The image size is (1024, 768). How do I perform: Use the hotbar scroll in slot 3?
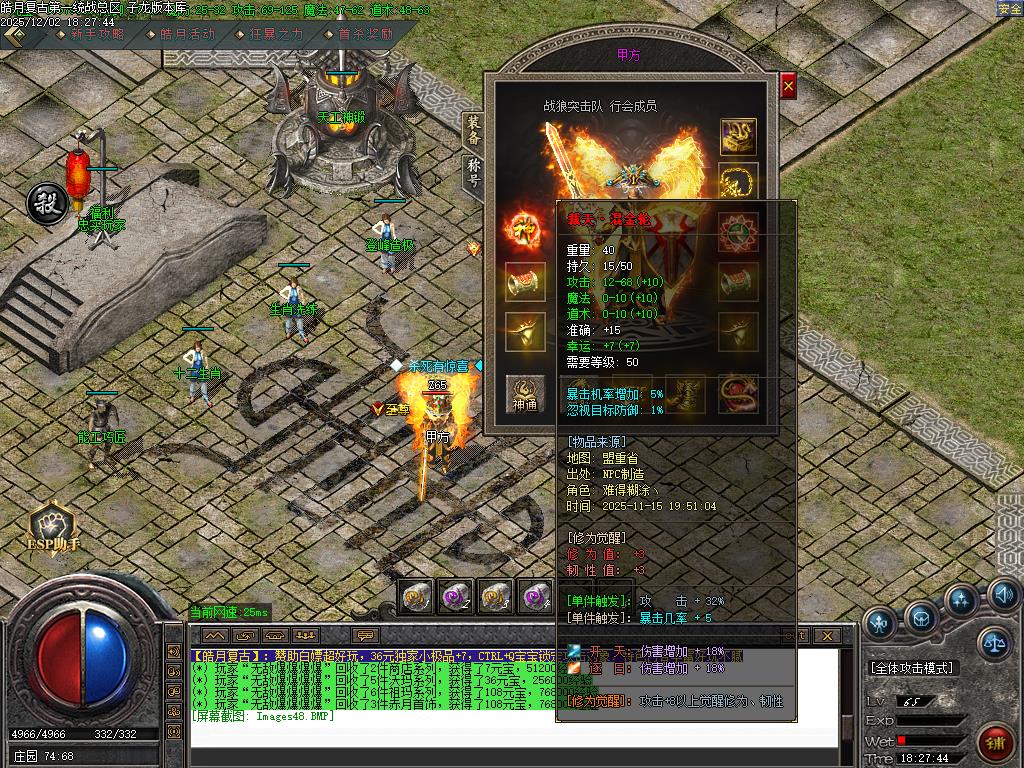[495, 597]
